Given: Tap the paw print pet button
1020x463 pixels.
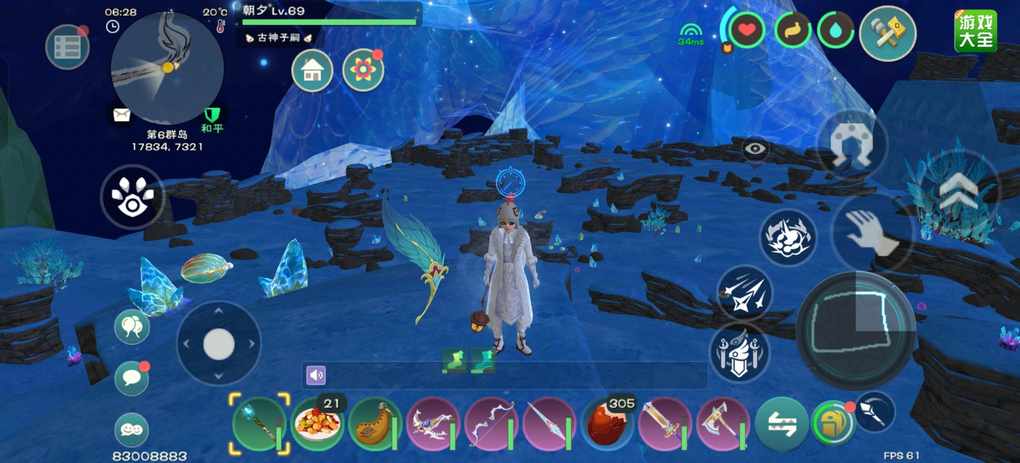Looking at the screenshot, I should (133, 196).
